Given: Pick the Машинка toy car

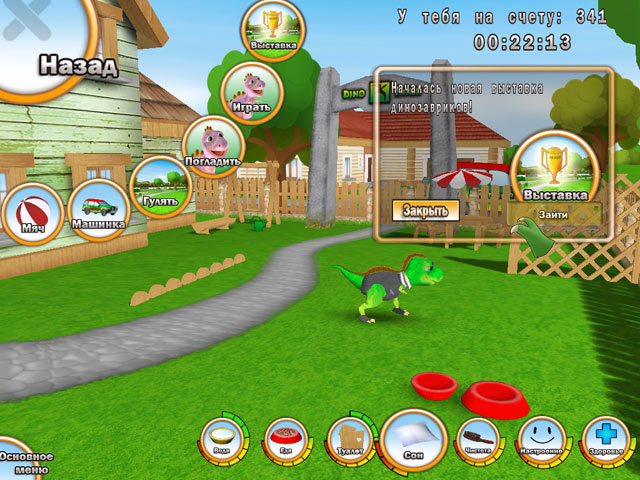Looking at the screenshot, I should [x=98, y=210].
